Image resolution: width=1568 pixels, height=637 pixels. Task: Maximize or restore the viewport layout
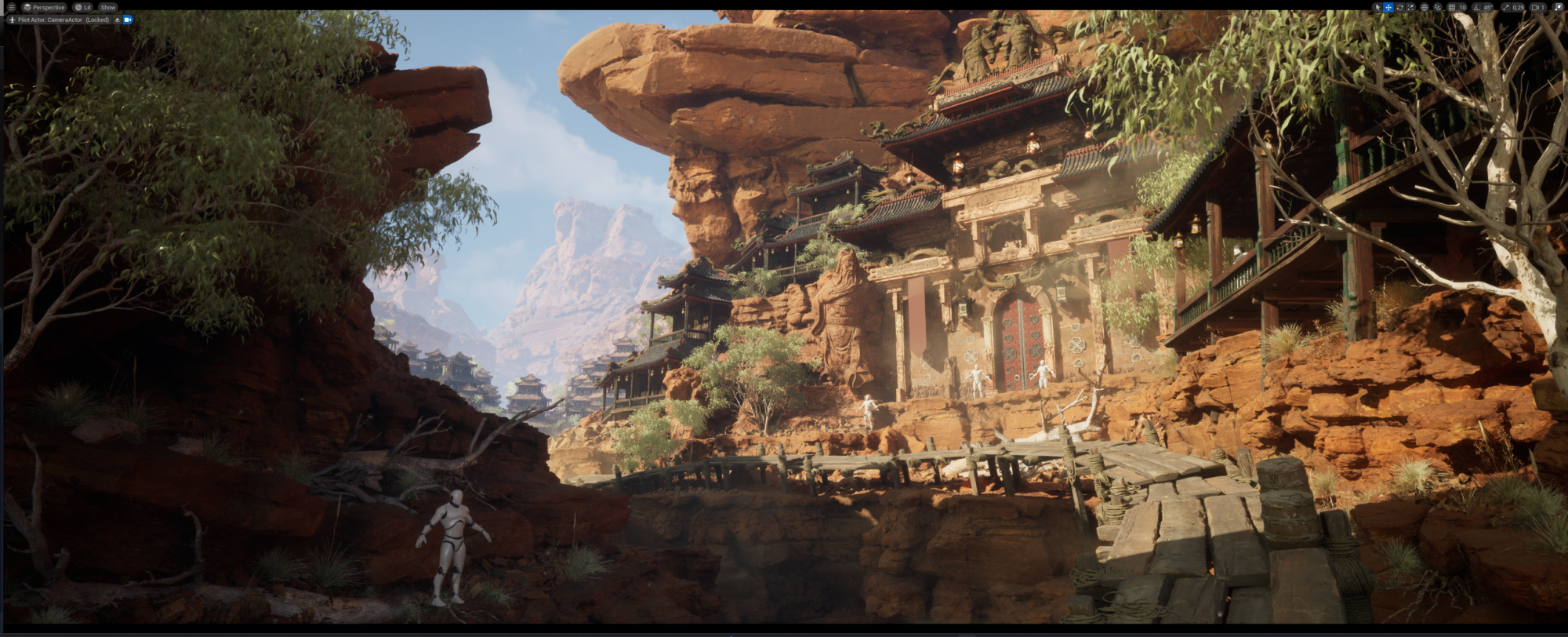pyautogui.click(x=1558, y=7)
